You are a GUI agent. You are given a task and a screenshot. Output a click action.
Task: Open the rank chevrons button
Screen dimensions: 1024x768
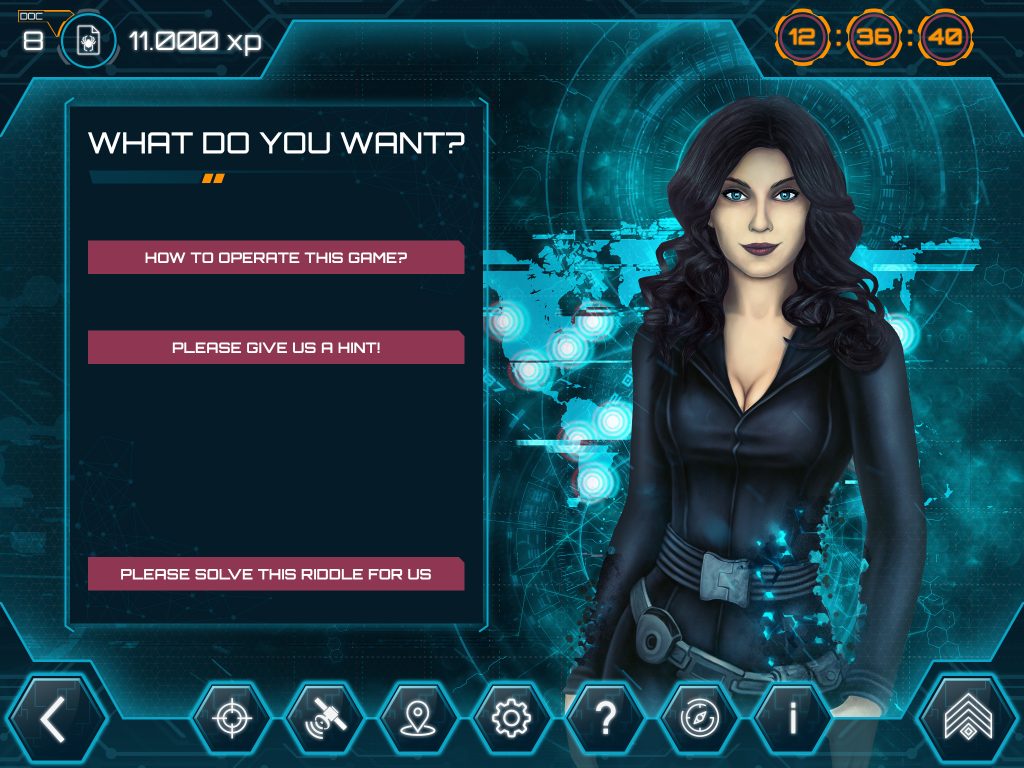click(x=966, y=718)
